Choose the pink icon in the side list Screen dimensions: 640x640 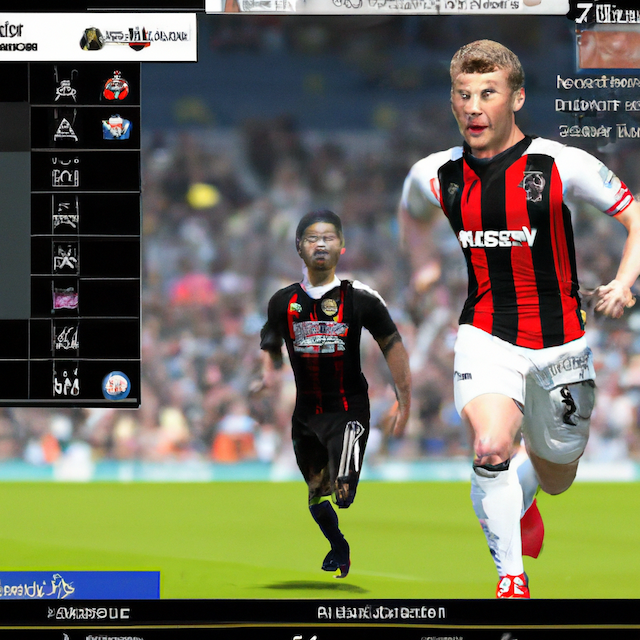pyautogui.click(x=66, y=297)
